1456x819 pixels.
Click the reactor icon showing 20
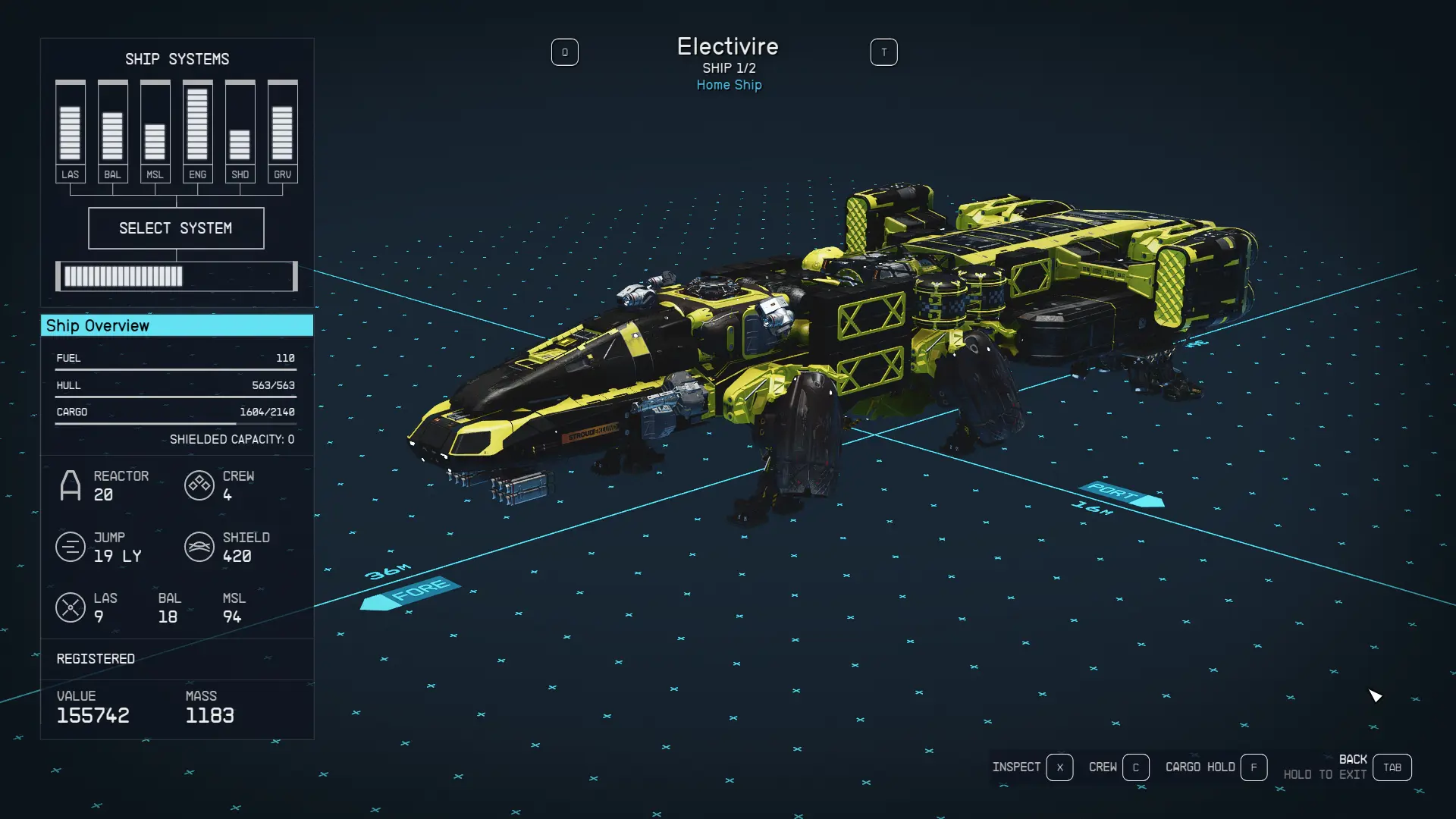coord(71,485)
